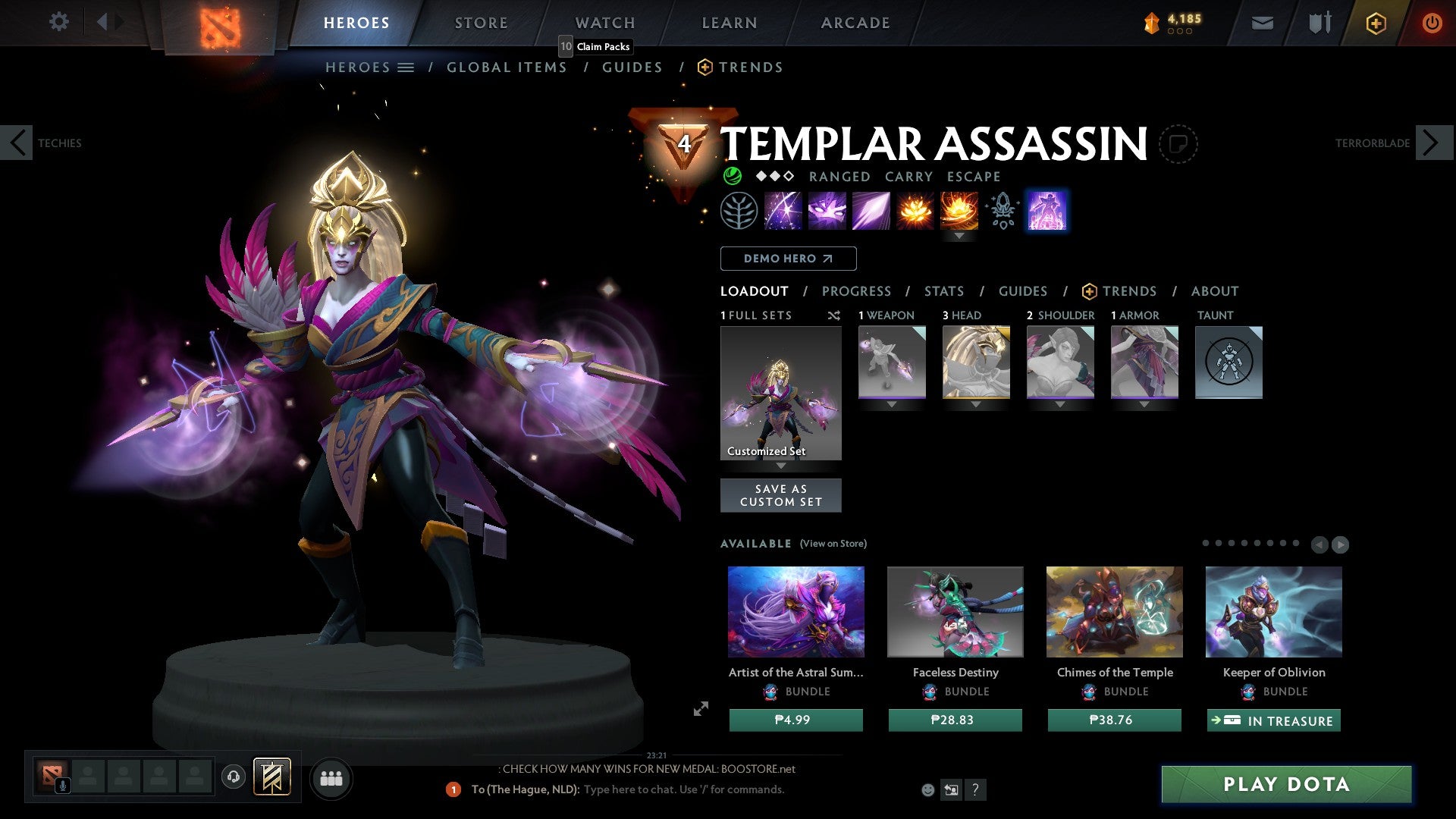Viewport: 1456px width, 819px height.
Task: Click the headset voice chat icon
Action: tap(234, 777)
